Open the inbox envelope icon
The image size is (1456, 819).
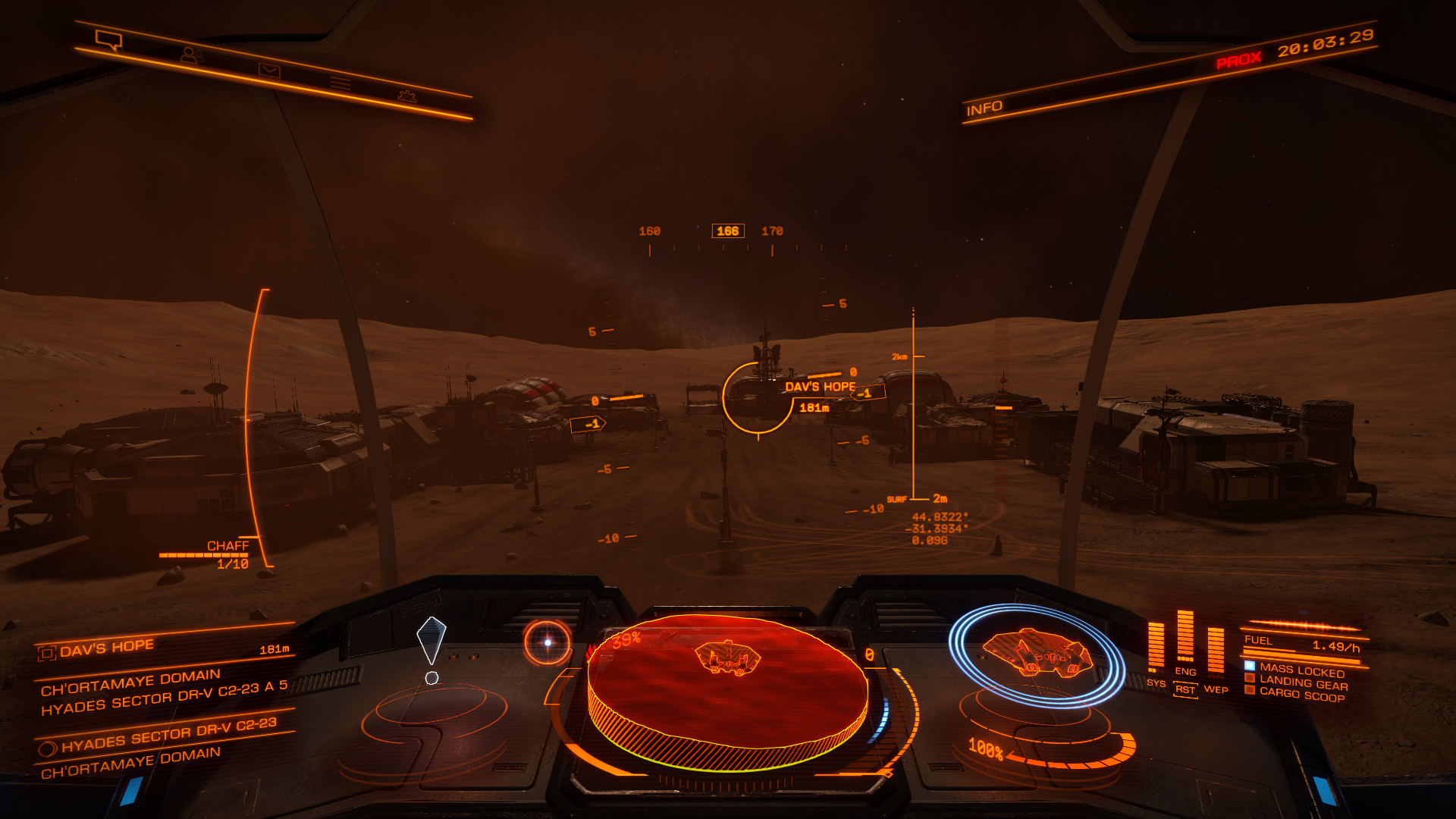(x=269, y=71)
